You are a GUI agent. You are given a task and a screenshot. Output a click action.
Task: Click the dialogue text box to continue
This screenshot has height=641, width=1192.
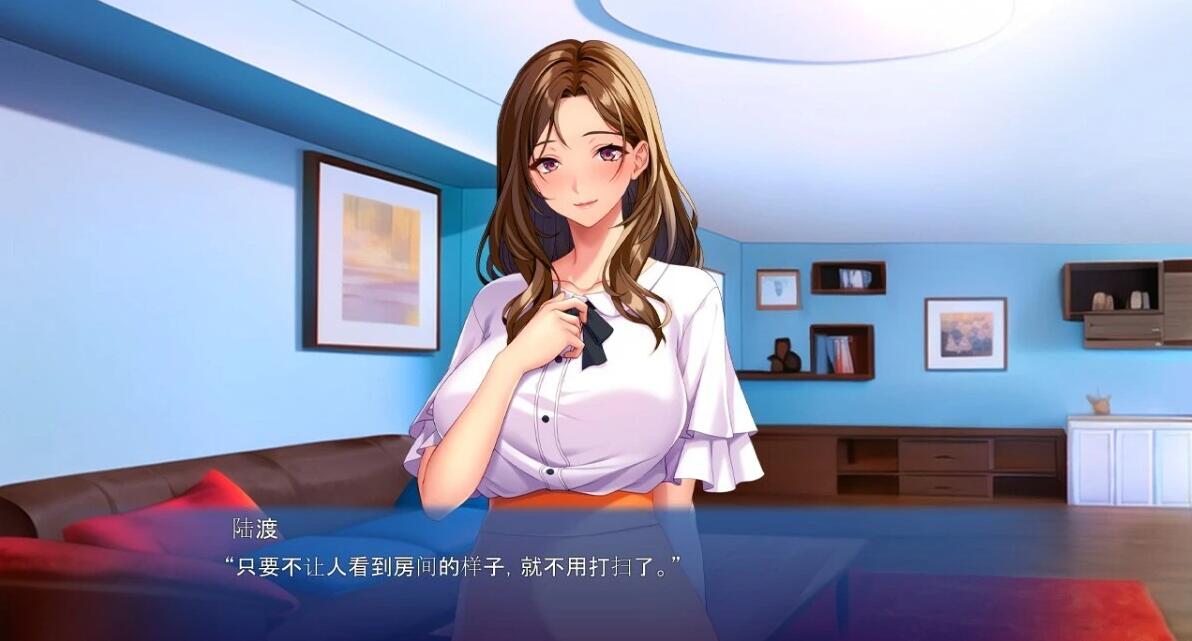pyautogui.click(x=596, y=571)
